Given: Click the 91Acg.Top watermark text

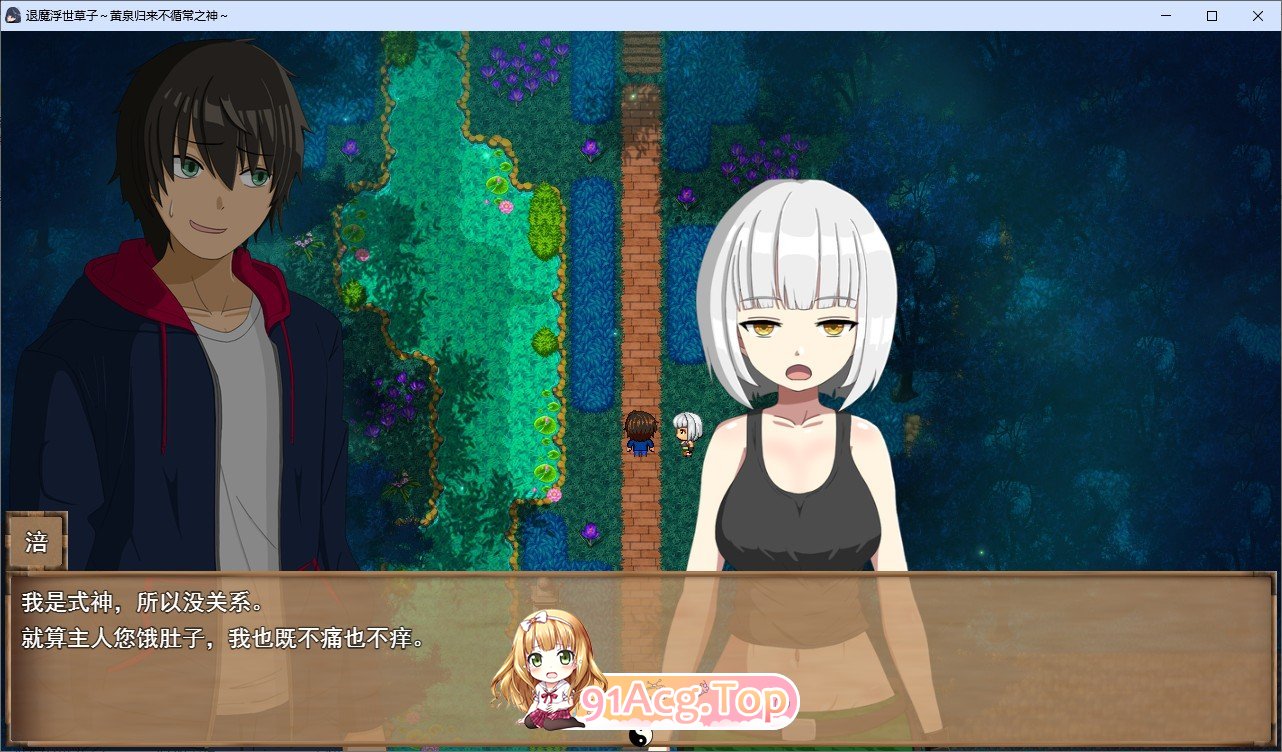Looking at the screenshot, I should [x=686, y=700].
